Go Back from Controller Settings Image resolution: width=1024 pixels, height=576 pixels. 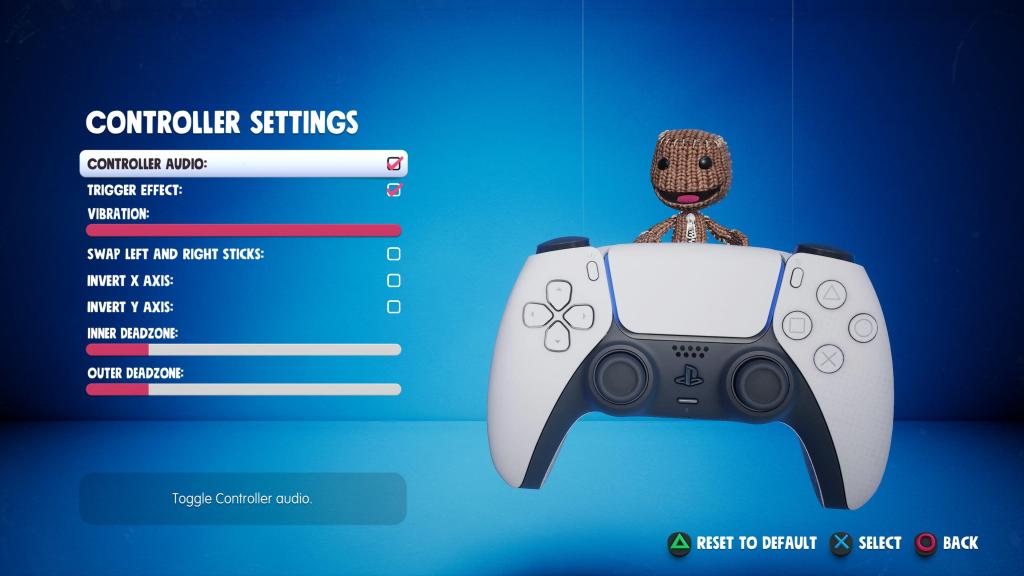[x=947, y=543]
